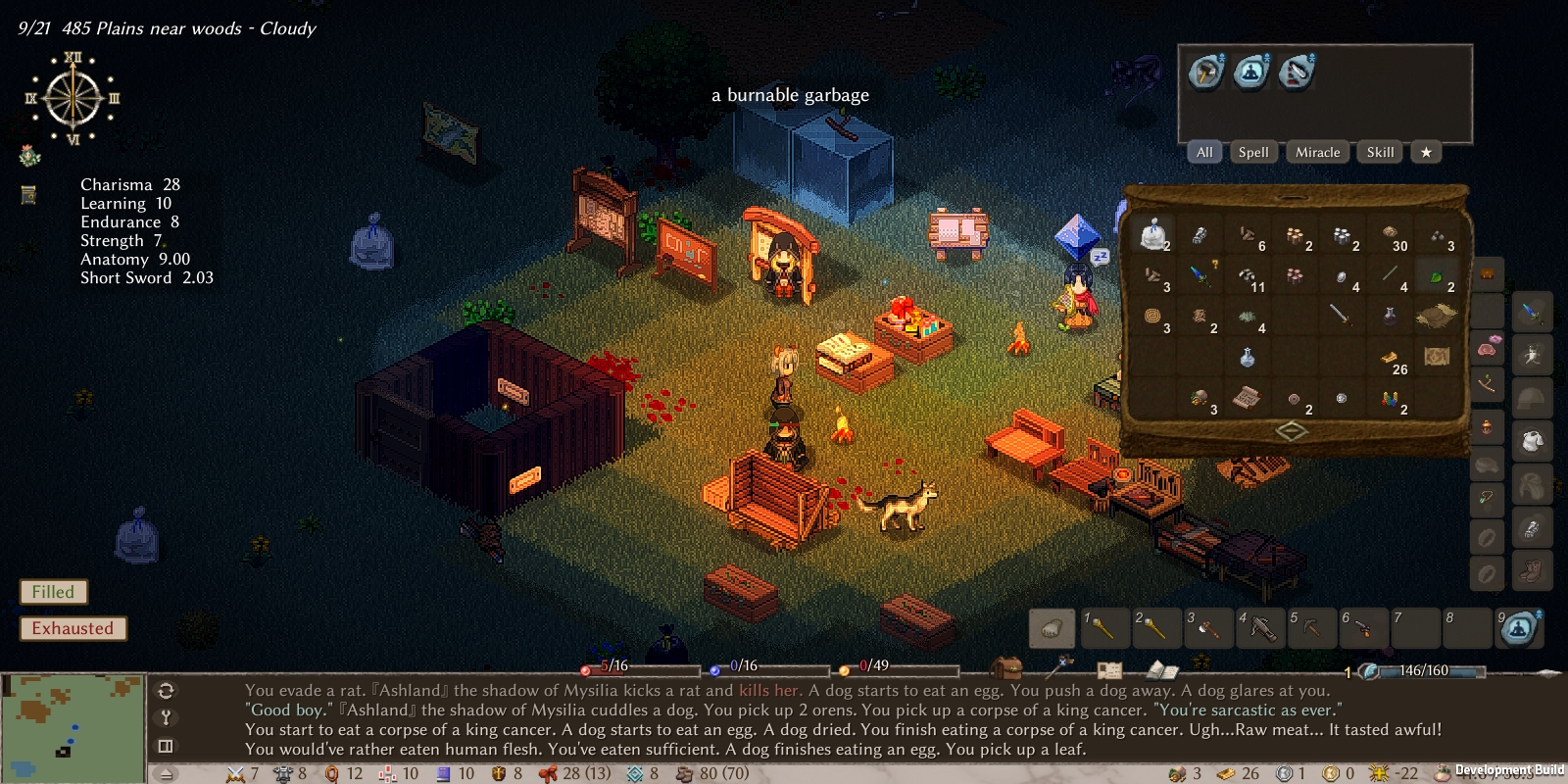This screenshot has height=784, width=1568.
Task: Choose the dark potion flask in inventory
Action: pos(1389,315)
